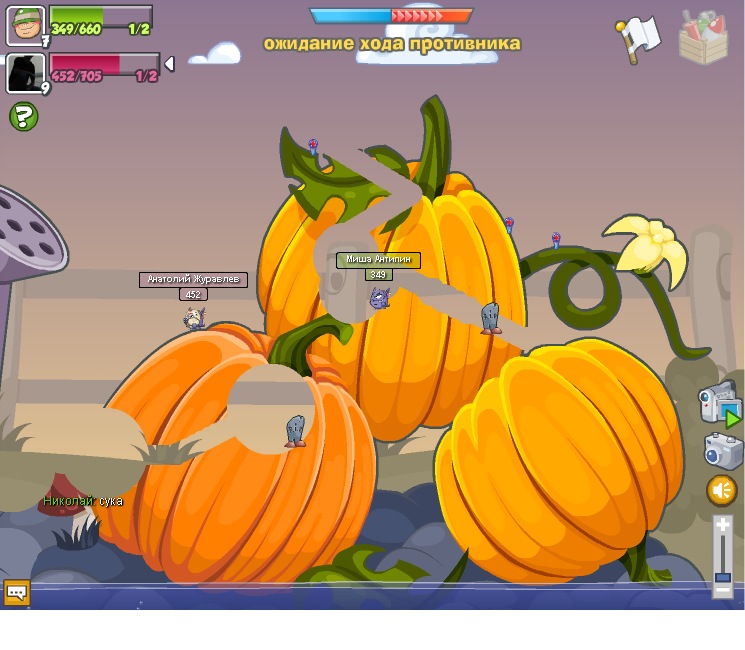Start recording with the video camera icon

[719, 403]
